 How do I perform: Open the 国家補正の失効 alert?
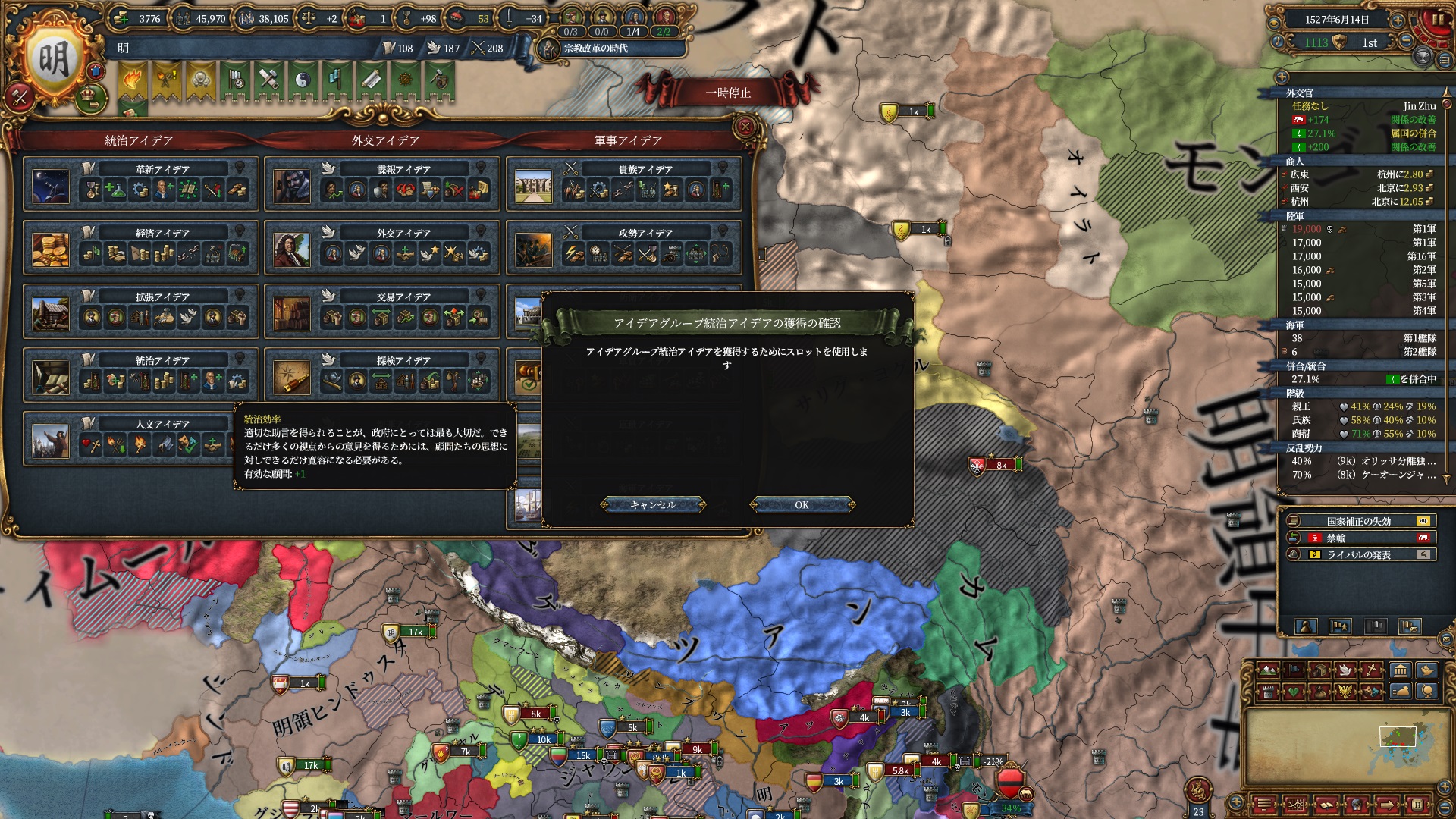1359,522
